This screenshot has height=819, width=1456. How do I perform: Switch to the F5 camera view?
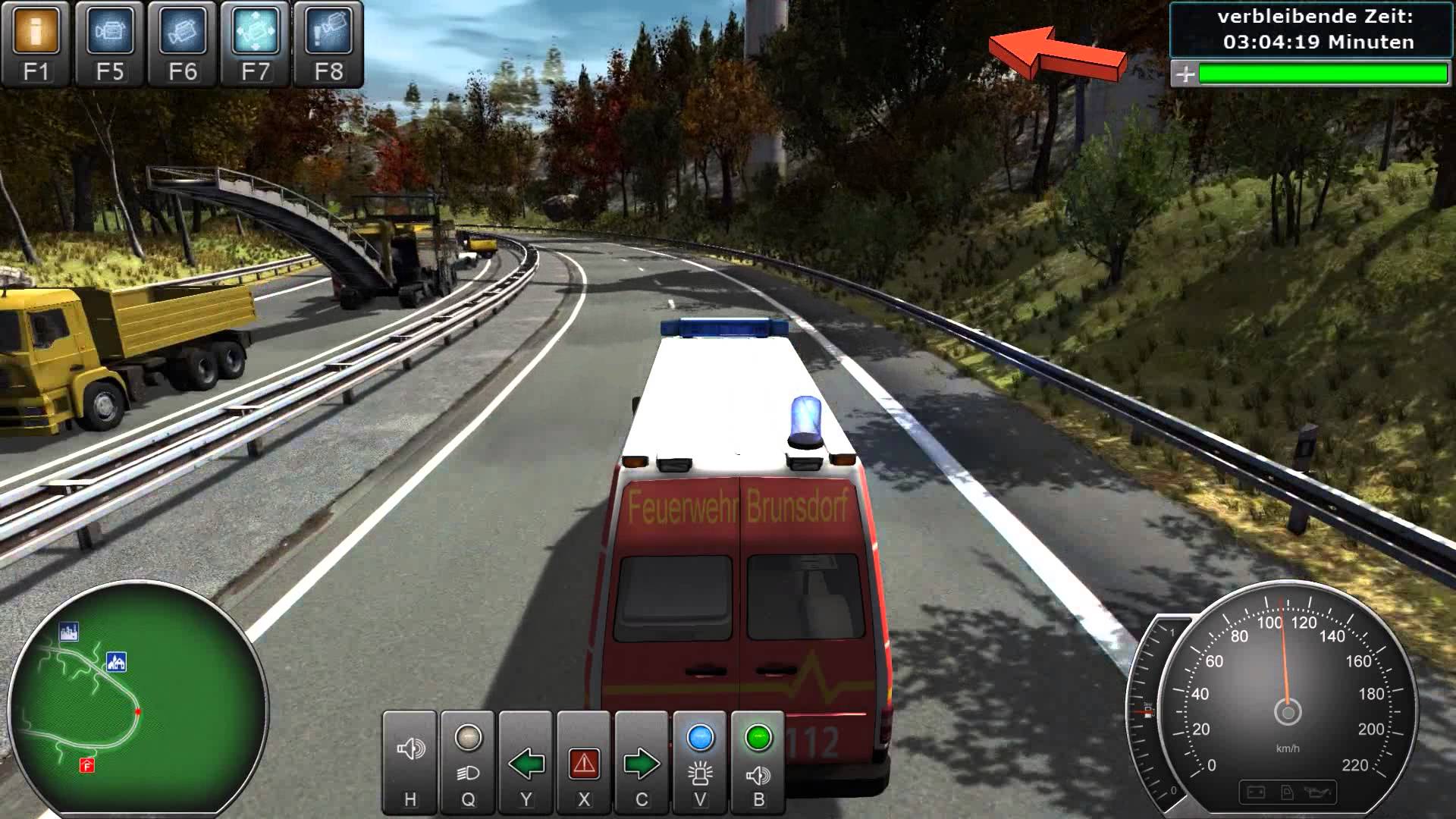109,42
